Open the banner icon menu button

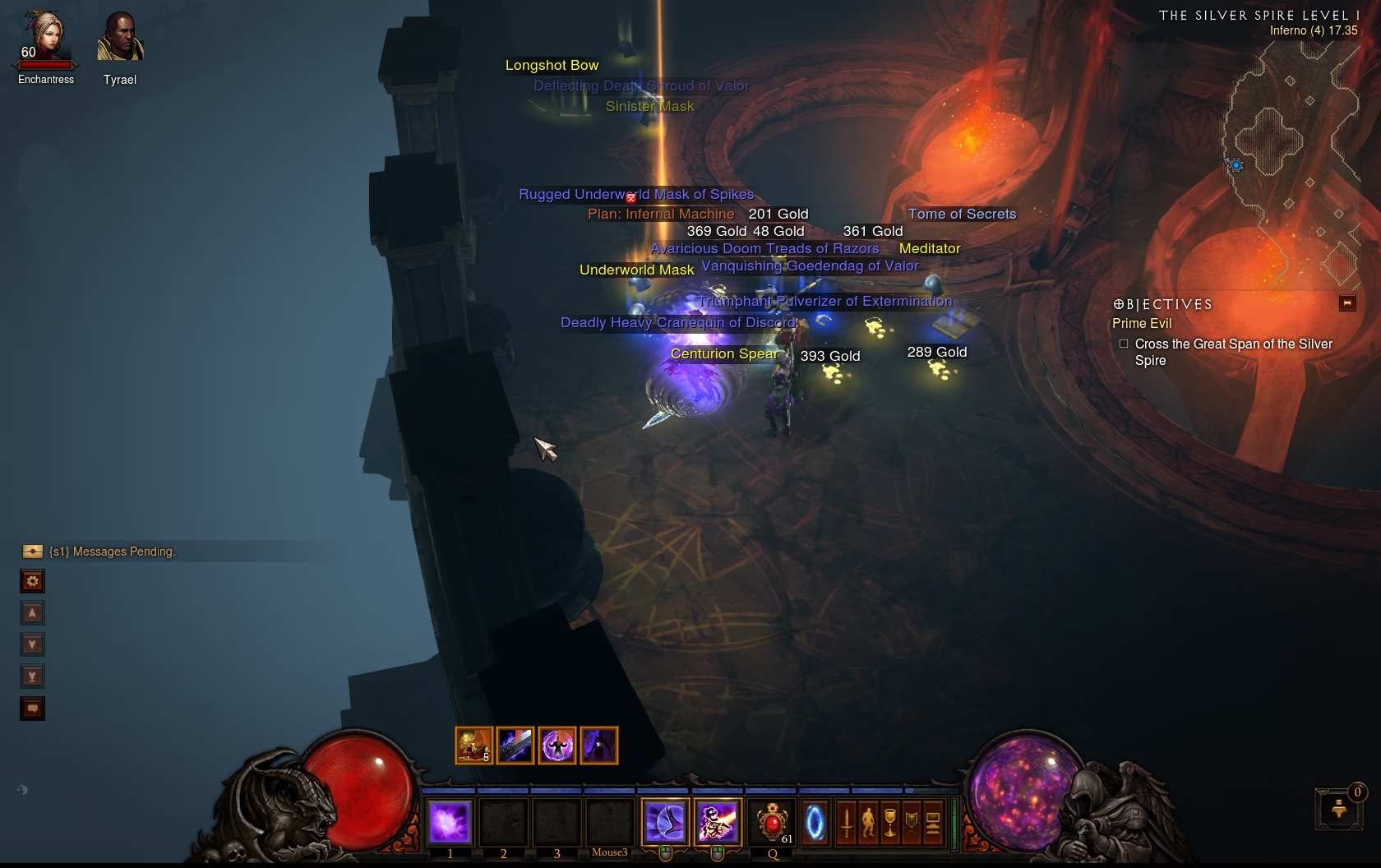pyautogui.click(x=912, y=822)
